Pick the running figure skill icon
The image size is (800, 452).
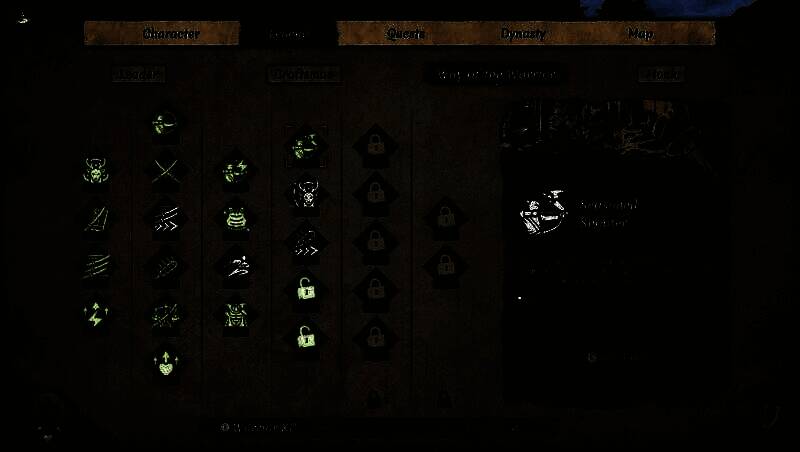click(x=236, y=266)
